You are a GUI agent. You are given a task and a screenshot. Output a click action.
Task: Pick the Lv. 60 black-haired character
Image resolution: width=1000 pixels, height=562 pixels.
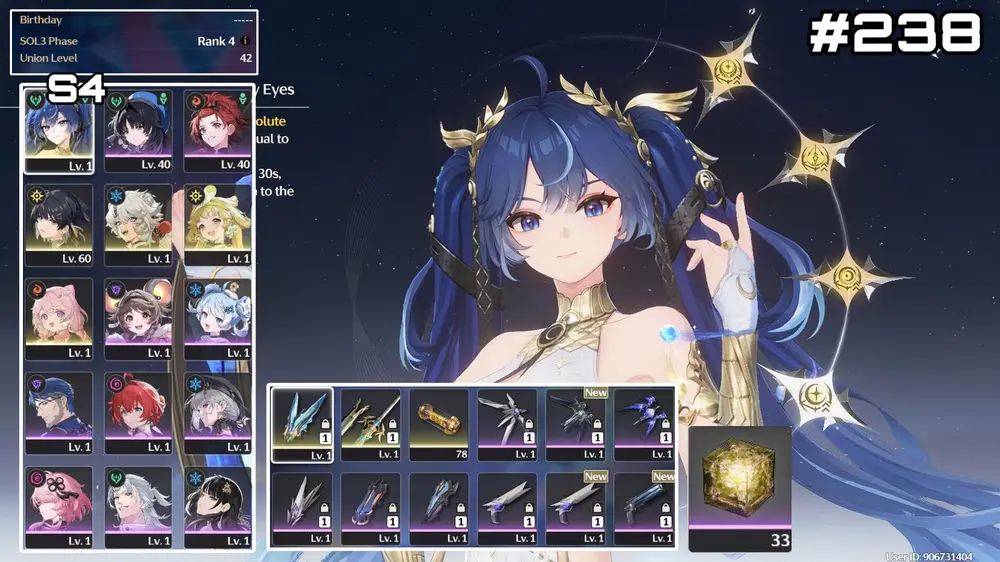click(x=59, y=224)
